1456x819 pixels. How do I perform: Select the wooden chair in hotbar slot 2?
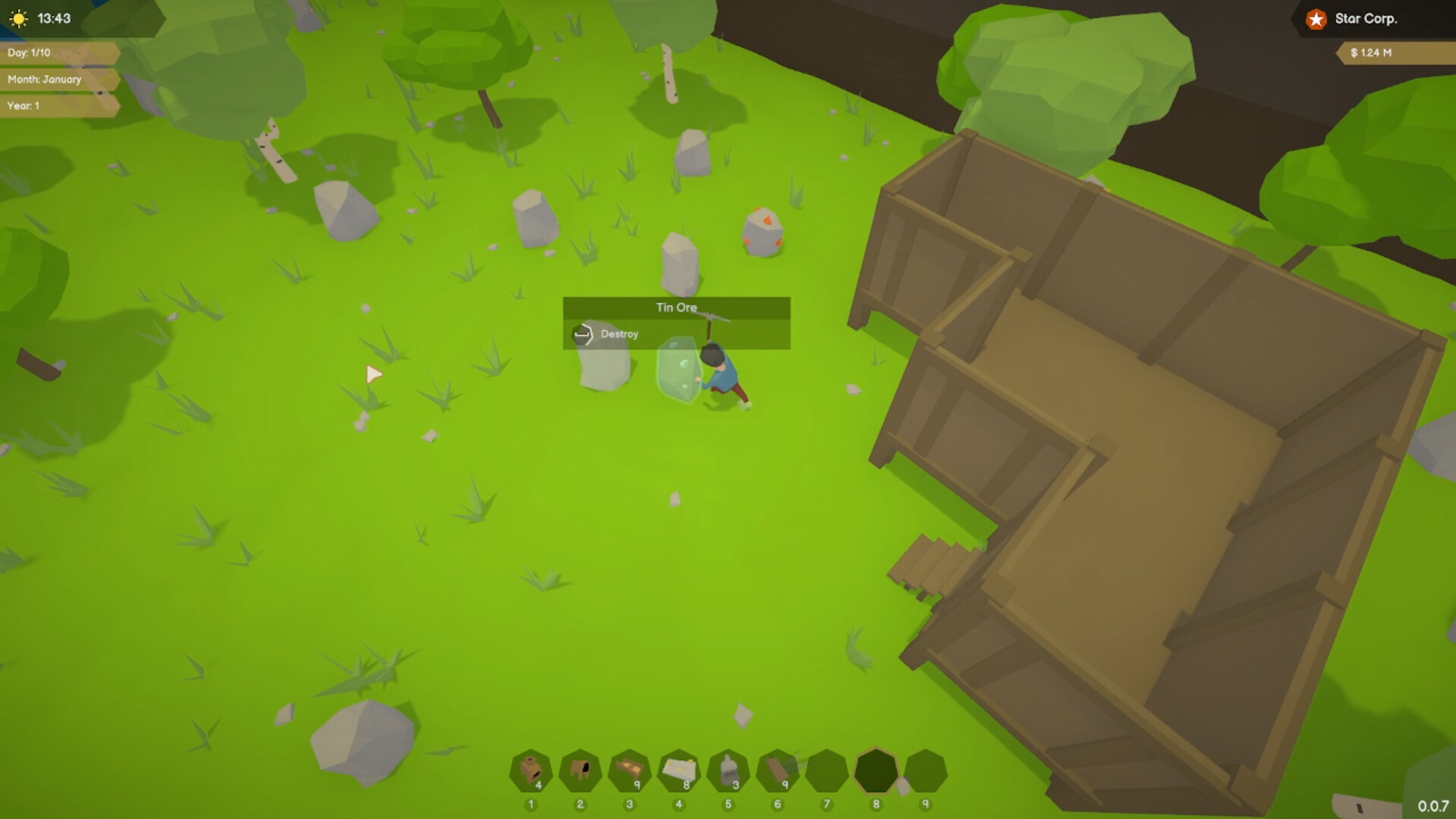click(x=580, y=768)
